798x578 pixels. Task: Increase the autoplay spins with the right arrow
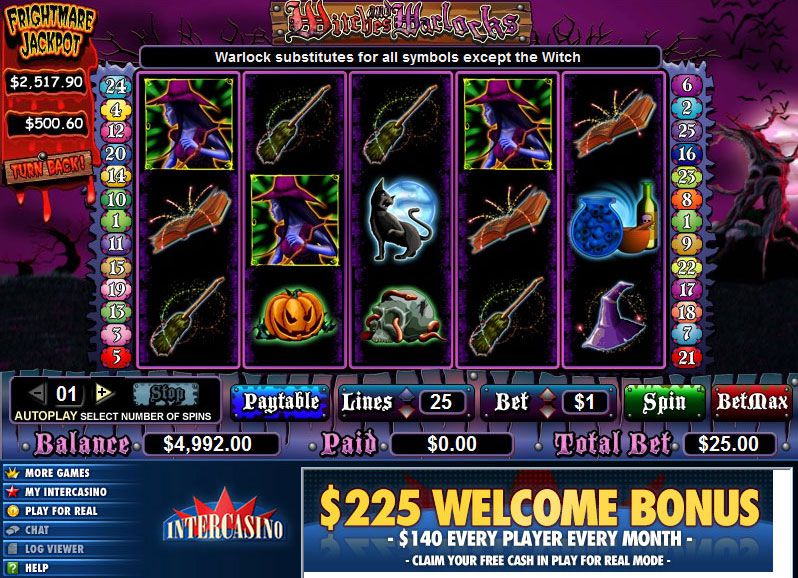coord(102,392)
